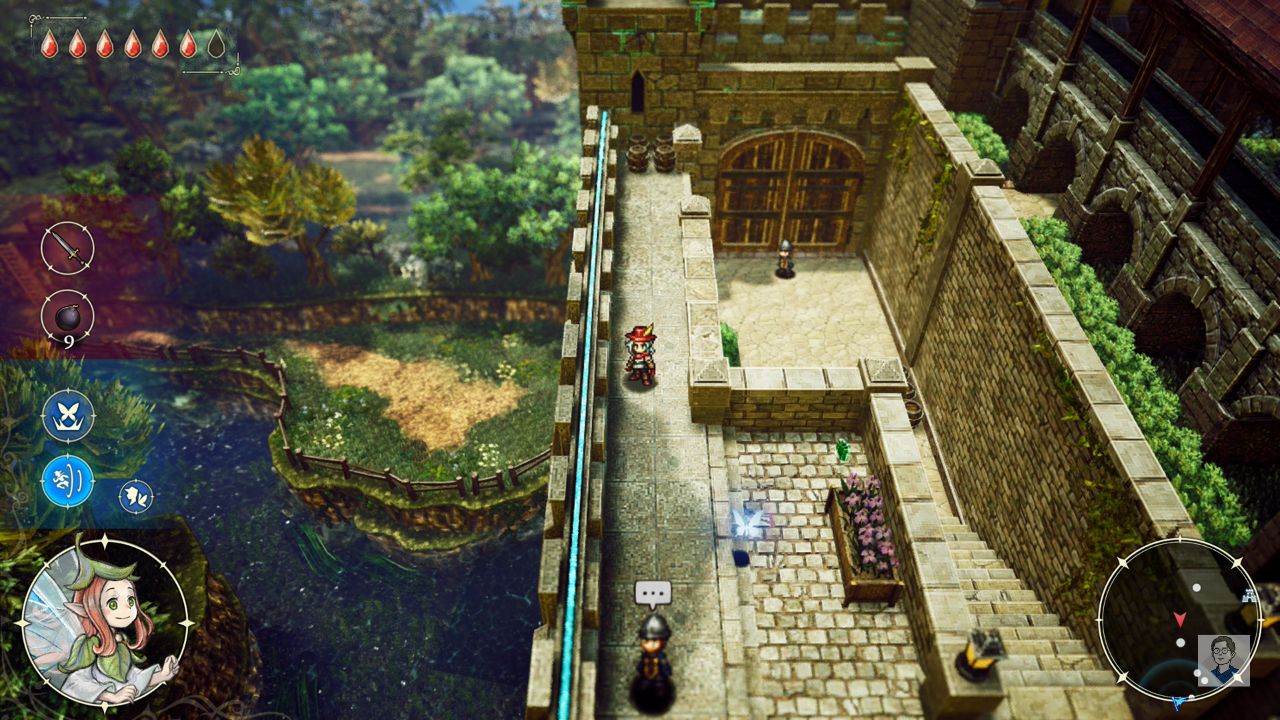Open the circular minimap
Viewport: 1280px width, 720px height.
coord(1178,620)
